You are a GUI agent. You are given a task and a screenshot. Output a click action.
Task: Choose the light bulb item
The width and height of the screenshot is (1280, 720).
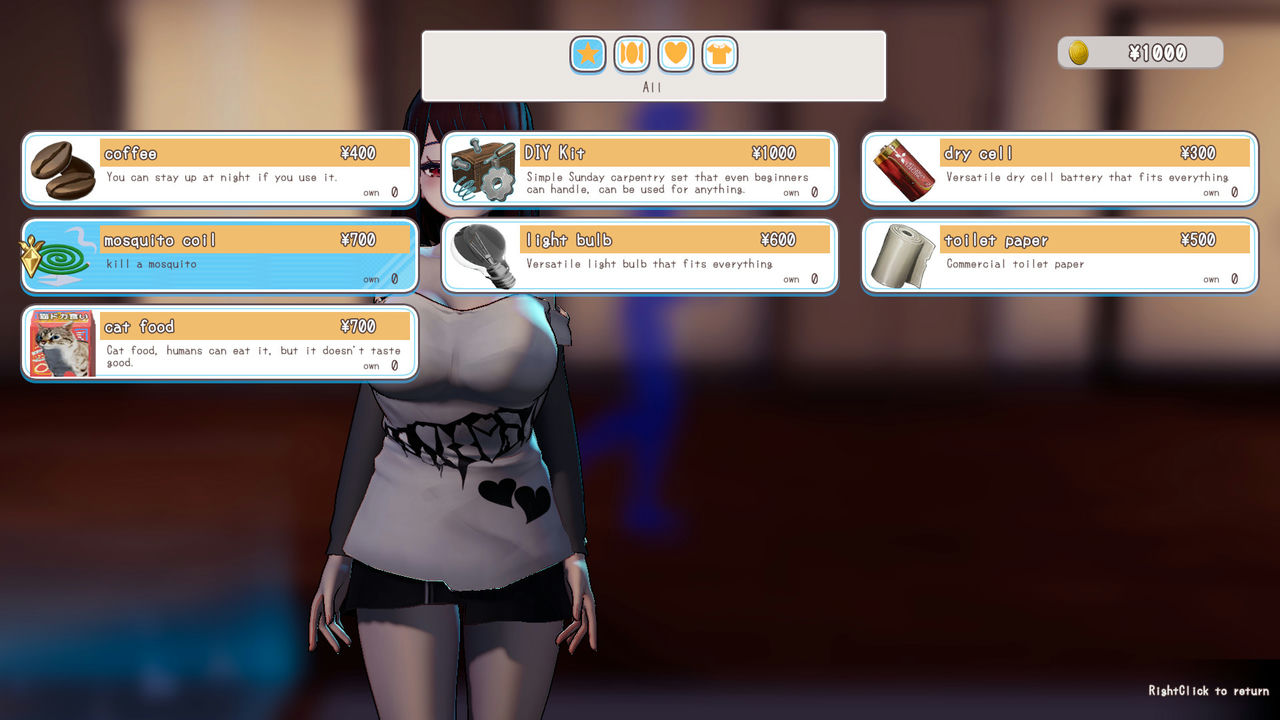[x=640, y=256]
